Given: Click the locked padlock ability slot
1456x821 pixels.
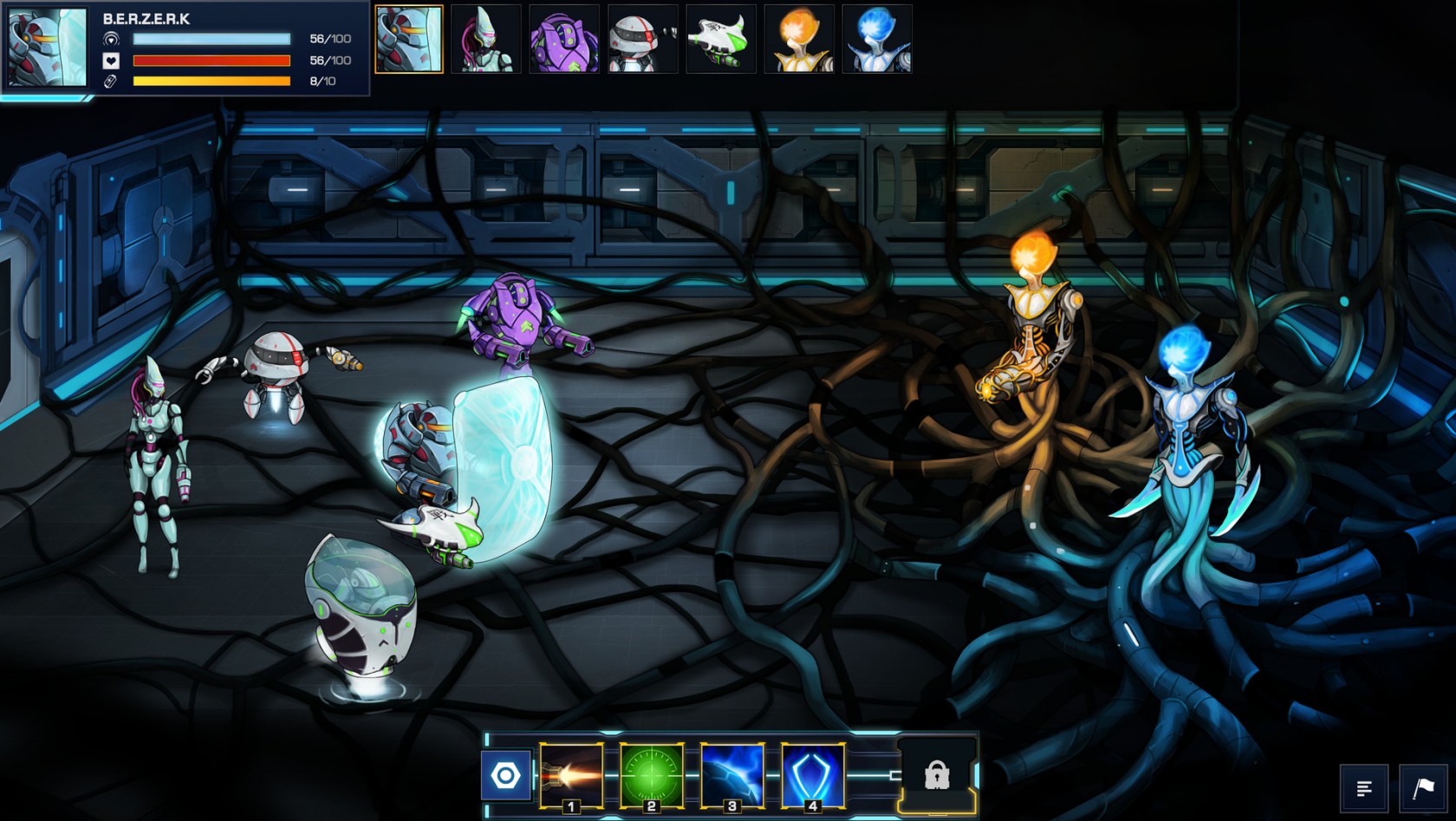Looking at the screenshot, I should tap(937, 774).
